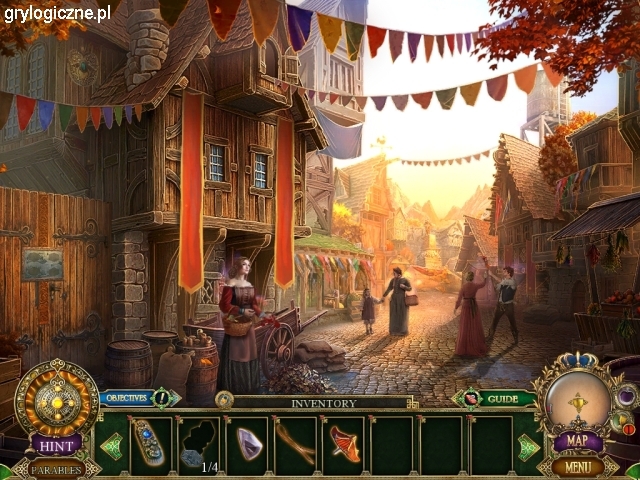640x480 pixels.
Task: Open the Parables collection
Action: [55, 468]
